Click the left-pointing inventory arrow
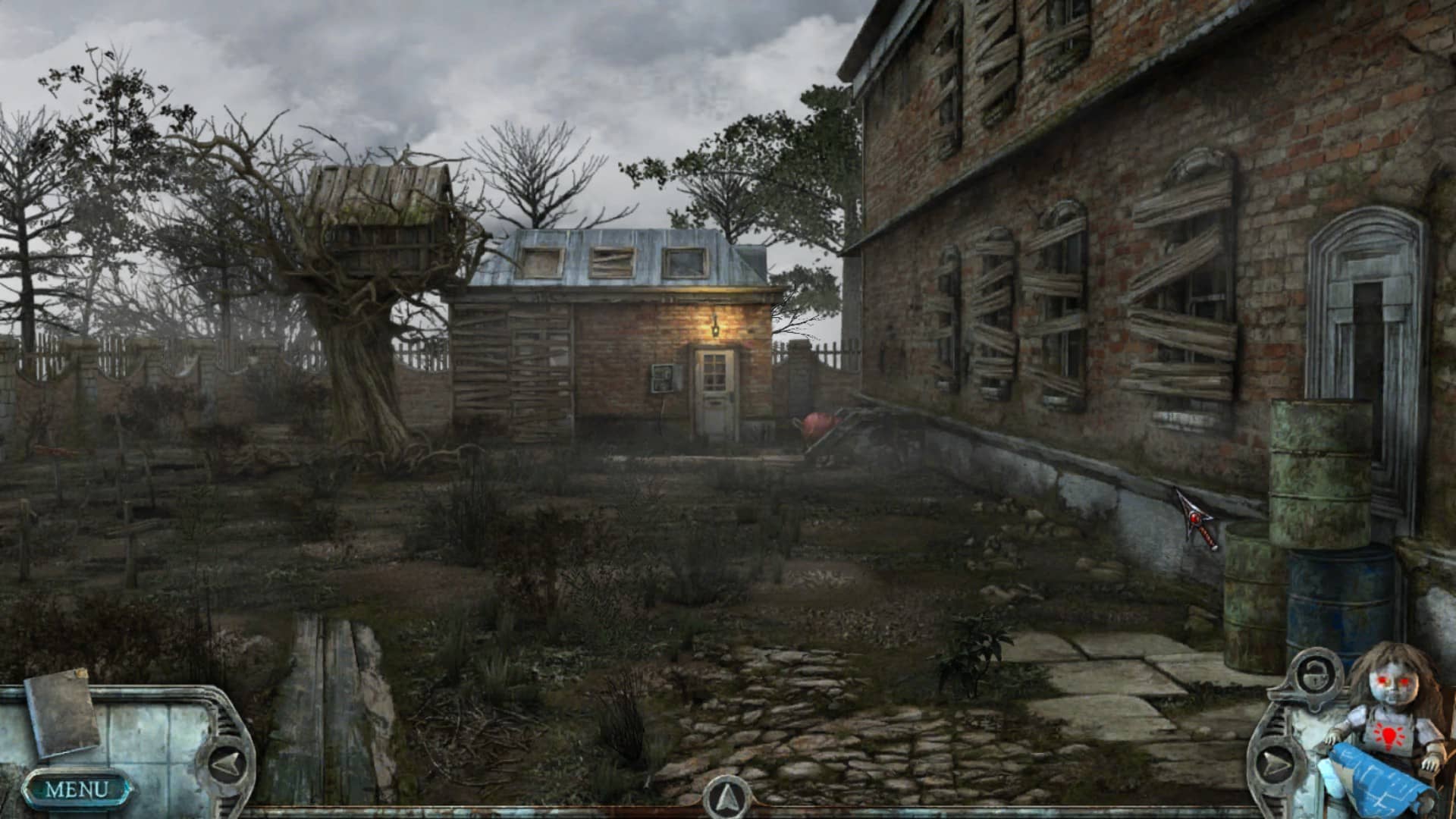Viewport: 1456px width, 819px height. click(226, 764)
